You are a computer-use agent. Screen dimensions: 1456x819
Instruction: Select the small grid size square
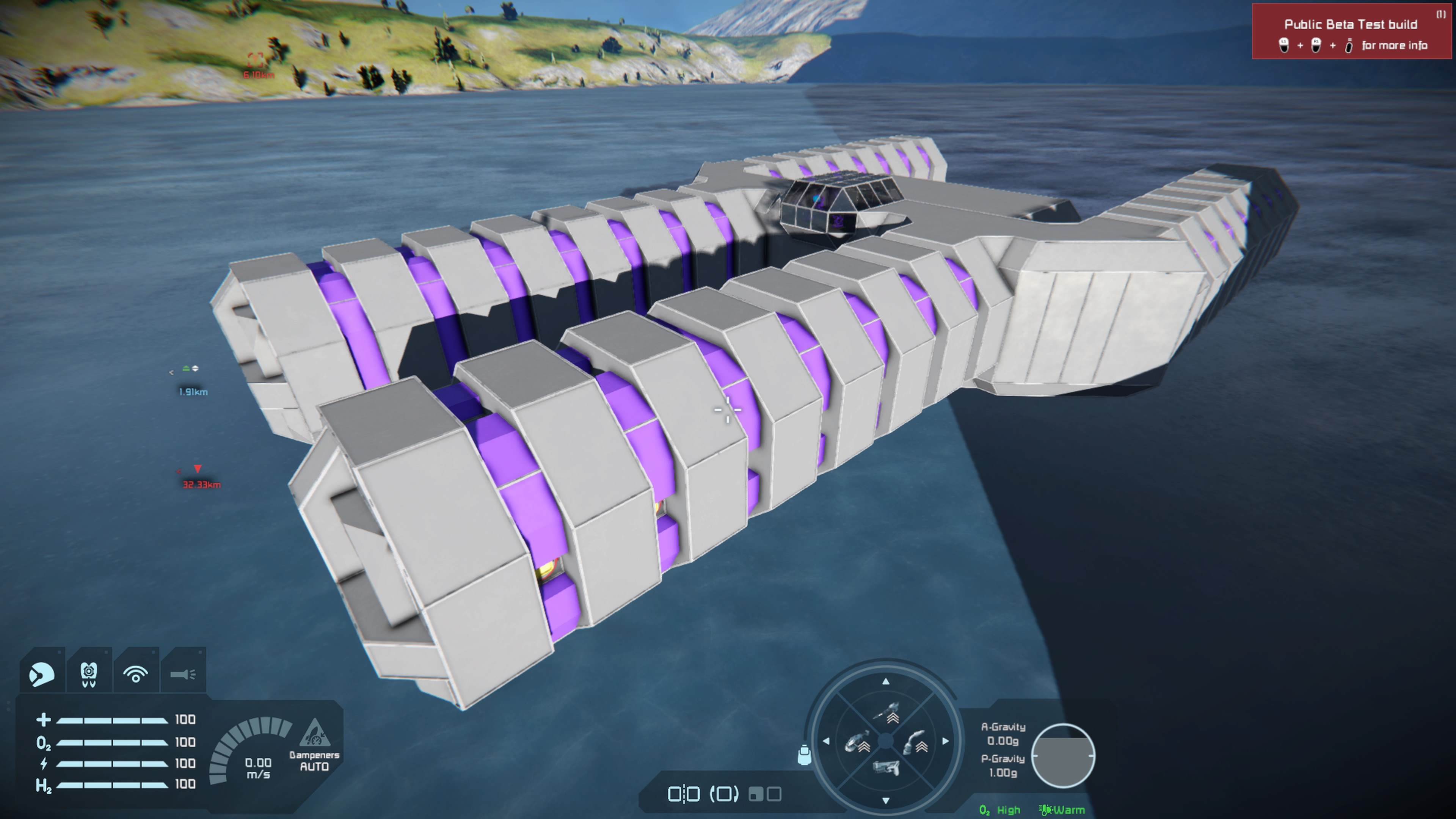tap(755, 794)
